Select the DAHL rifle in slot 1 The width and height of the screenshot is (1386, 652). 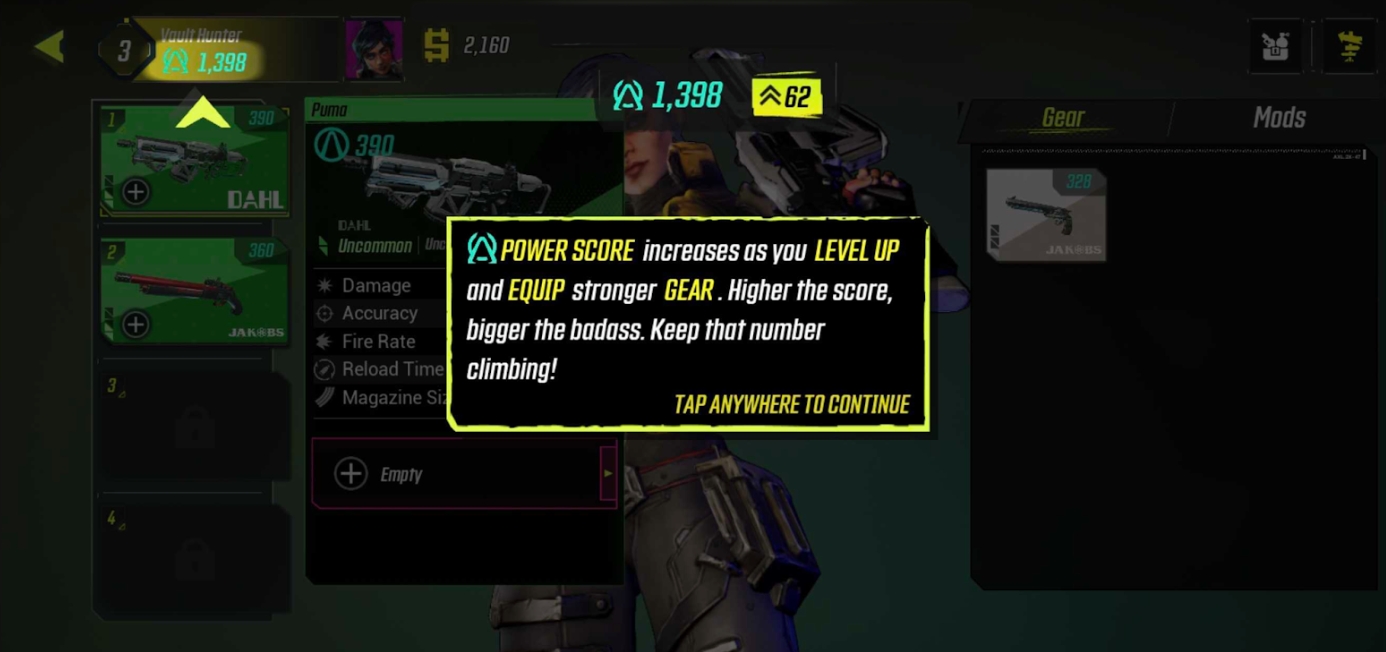pos(195,160)
